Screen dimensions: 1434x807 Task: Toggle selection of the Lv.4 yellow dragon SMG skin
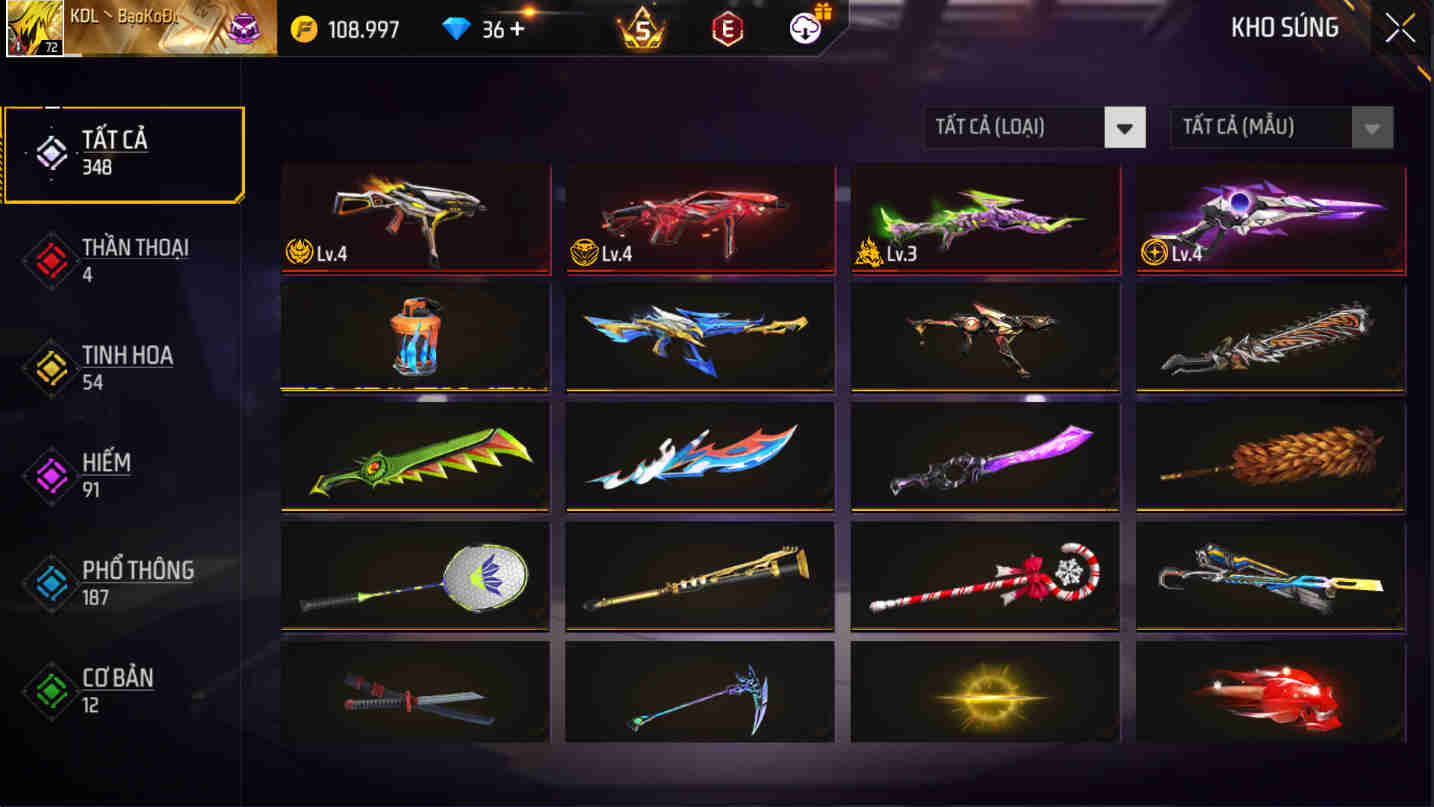pos(415,218)
